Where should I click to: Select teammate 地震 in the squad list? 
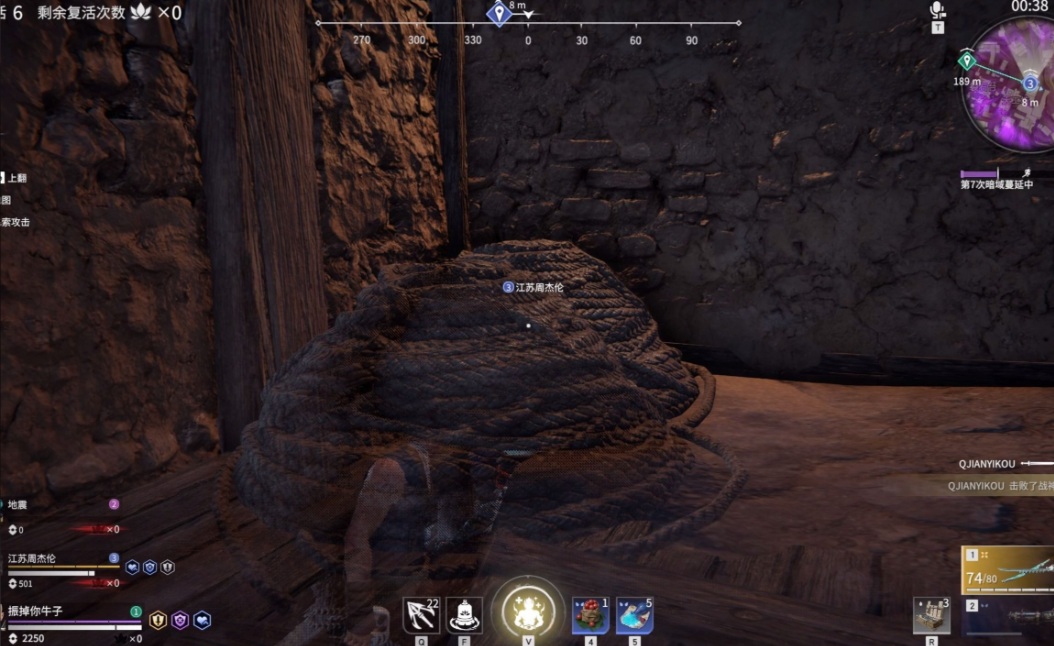tap(19, 505)
